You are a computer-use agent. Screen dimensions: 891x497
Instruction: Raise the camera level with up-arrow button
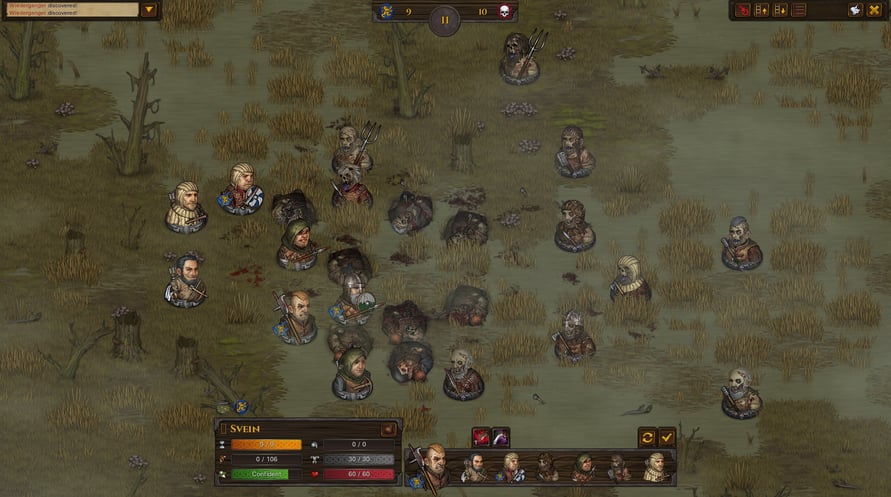pos(762,10)
